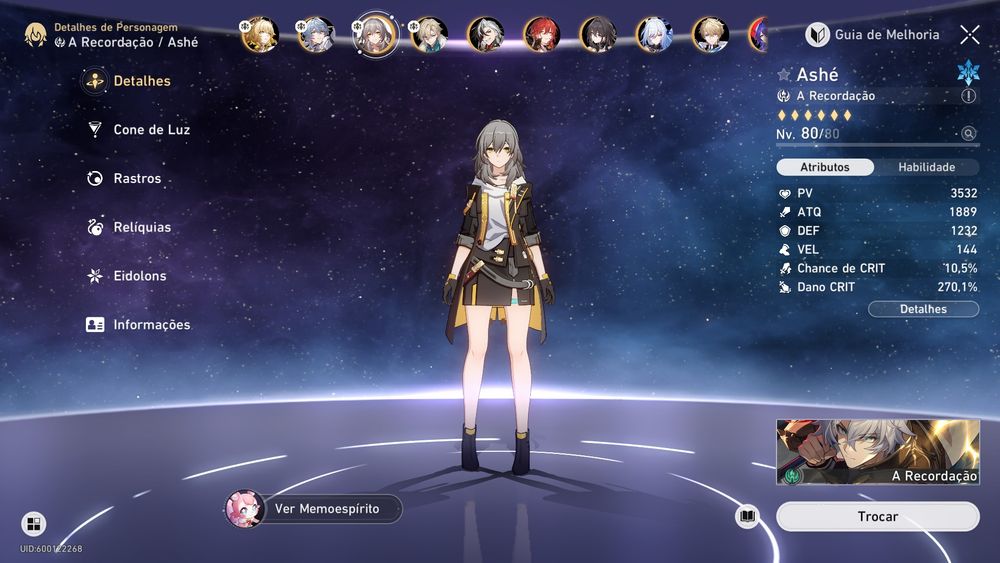The image size is (1000, 563).
Task: Choose the first blonde character portrait in the row
Action: tap(259, 35)
